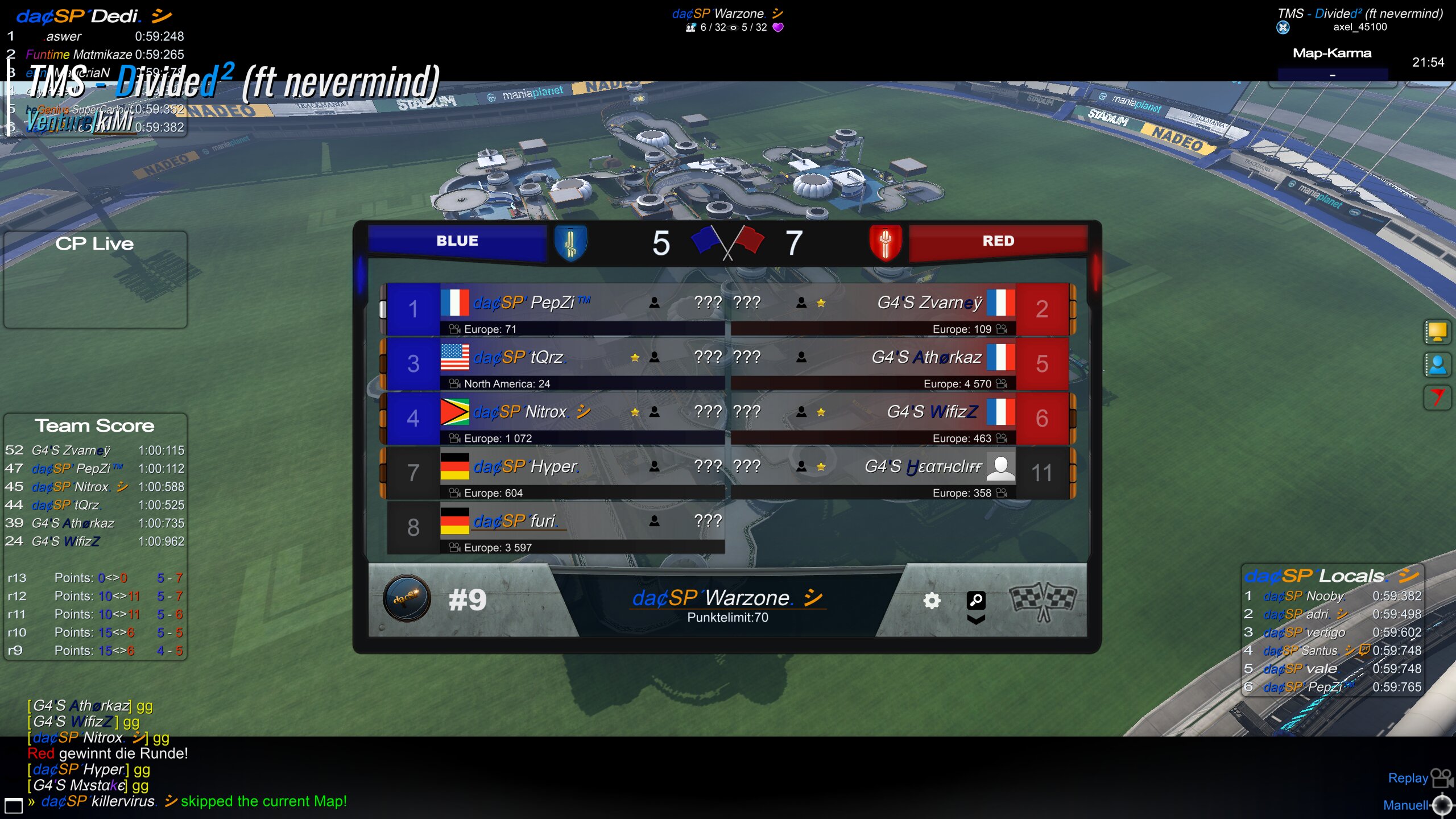Open the scoreboard settings gear
Screen dimensions: 1456x819
point(932,601)
